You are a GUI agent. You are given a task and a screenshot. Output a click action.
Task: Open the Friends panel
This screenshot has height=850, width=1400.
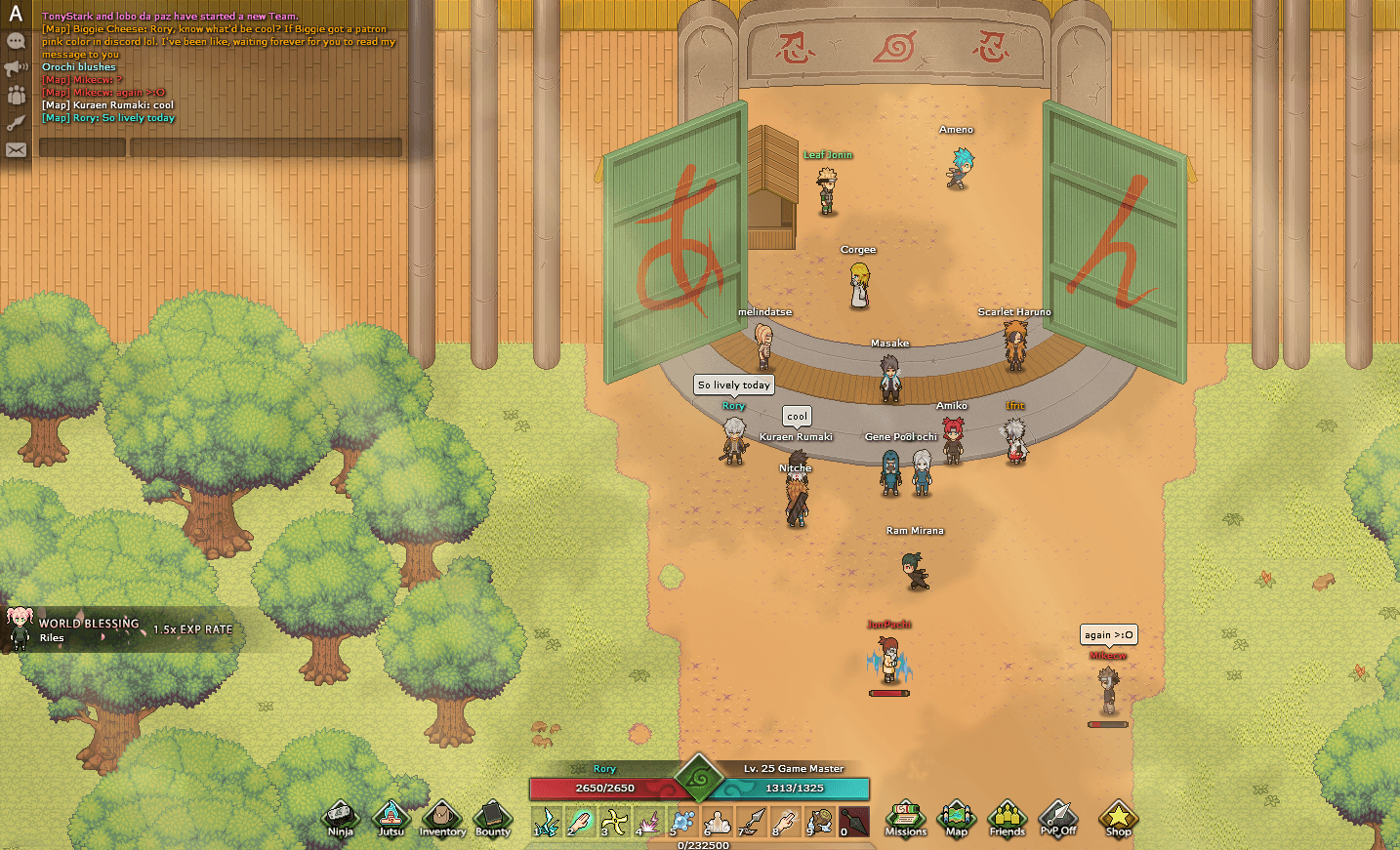[x=1008, y=820]
